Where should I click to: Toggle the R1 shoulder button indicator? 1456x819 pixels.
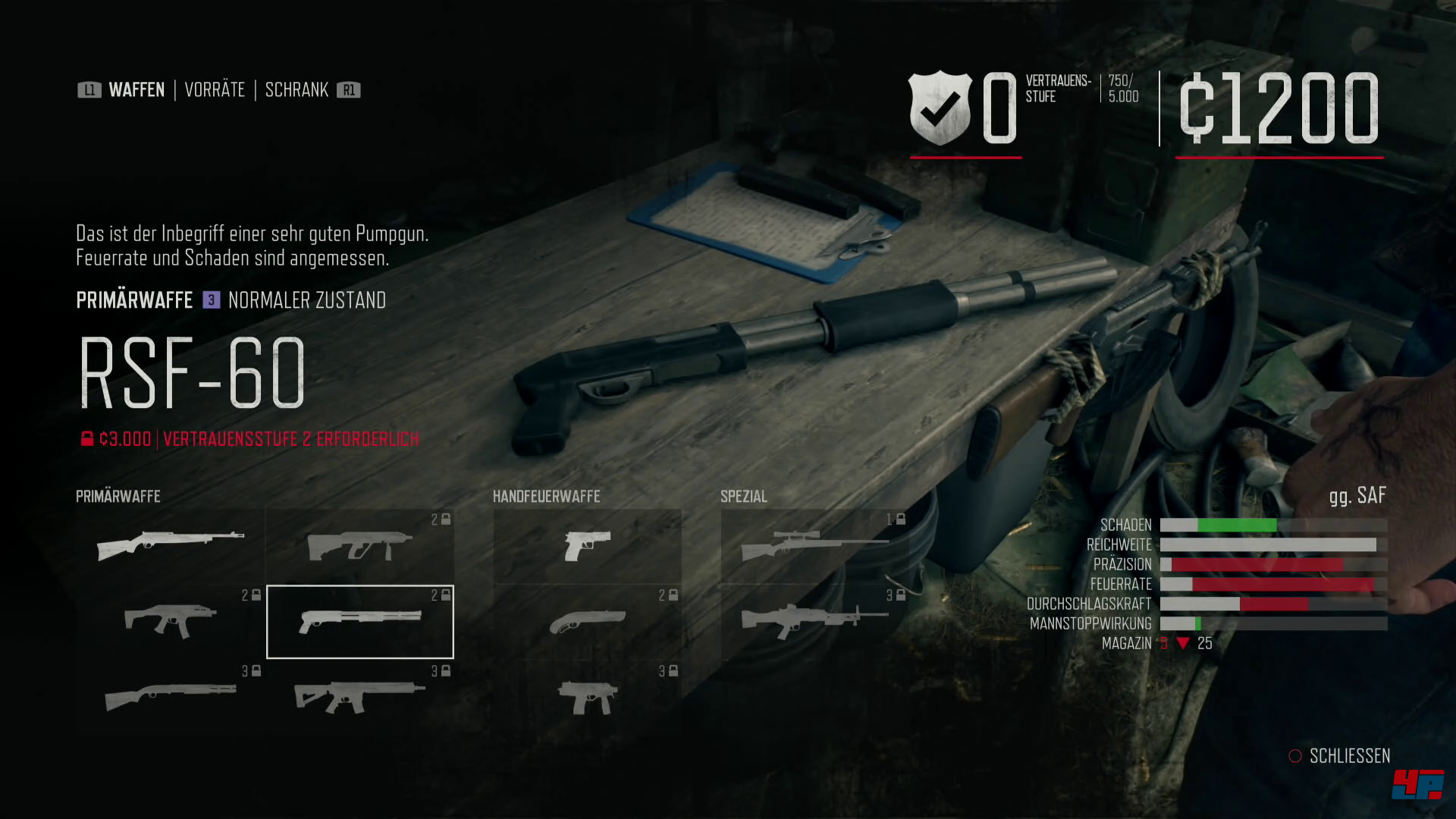pyautogui.click(x=349, y=89)
